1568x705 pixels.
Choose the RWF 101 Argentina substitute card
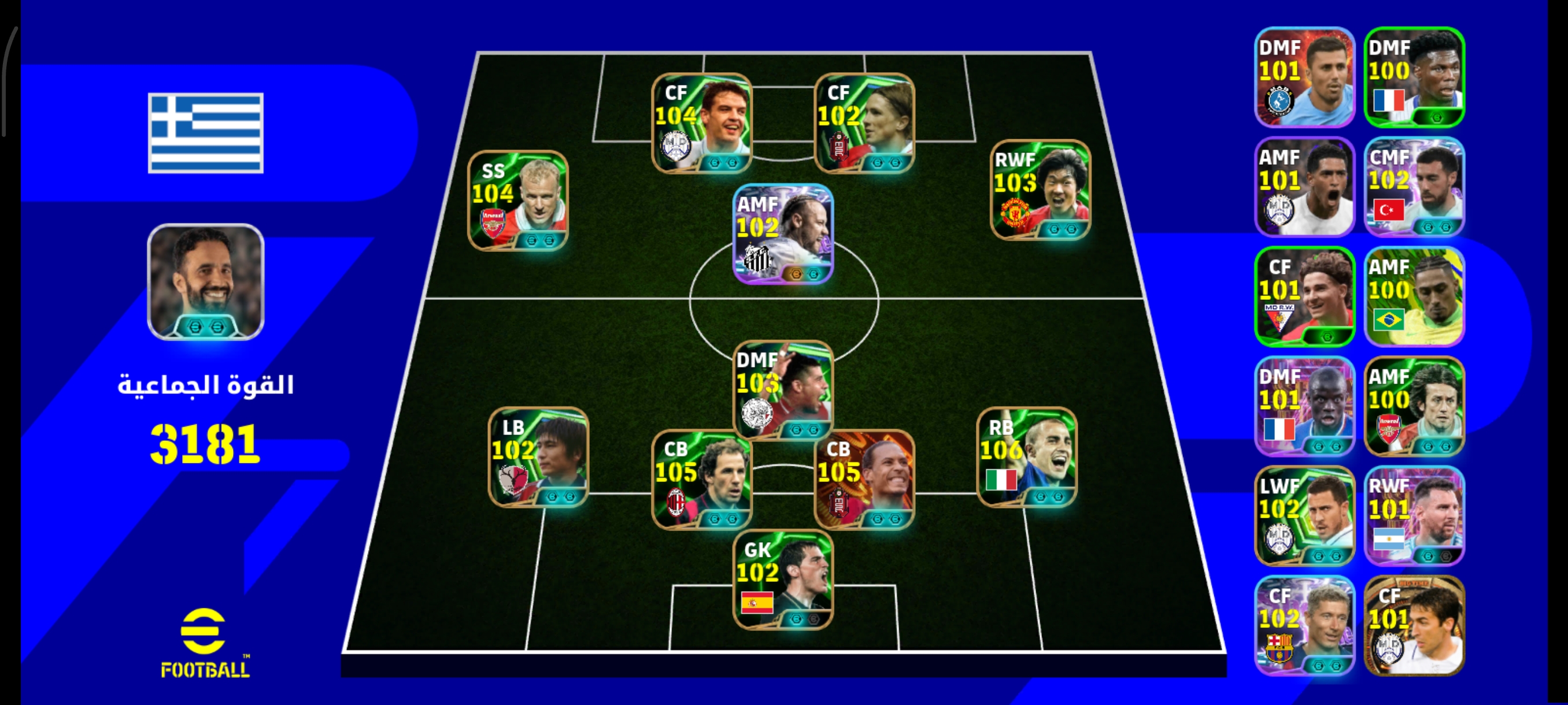tap(1414, 516)
